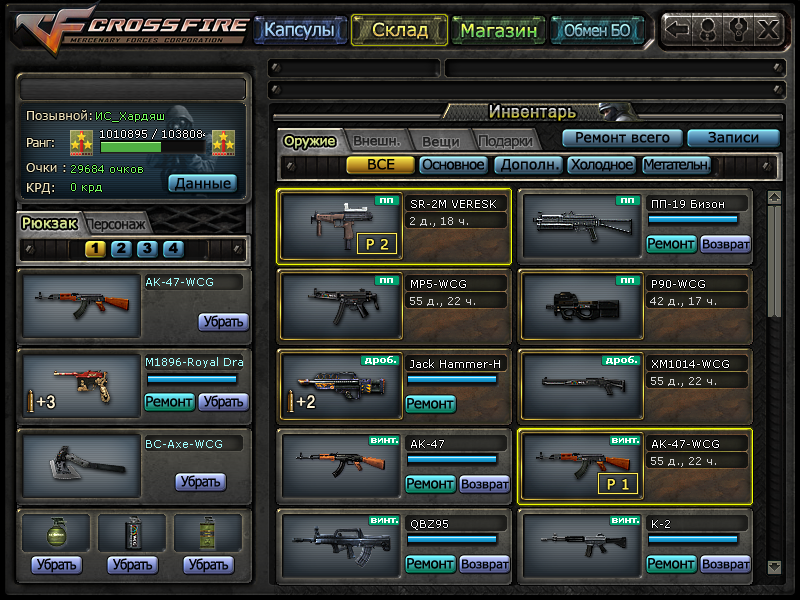Image resolution: width=800 pixels, height=600 pixels.
Task: Remove the BC-Axe-WCG from backpack
Action: click(x=200, y=482)
